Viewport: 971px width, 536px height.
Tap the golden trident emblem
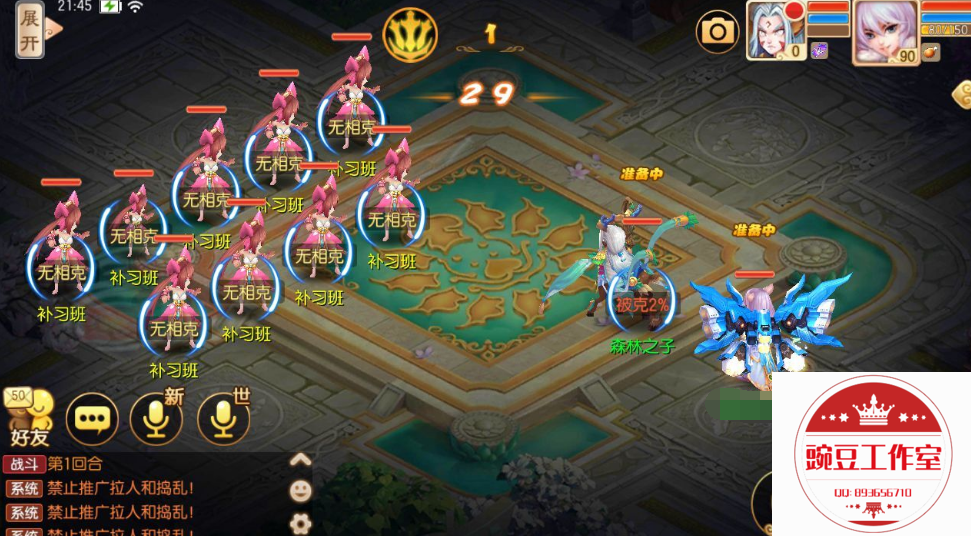(x=409, y=36)
